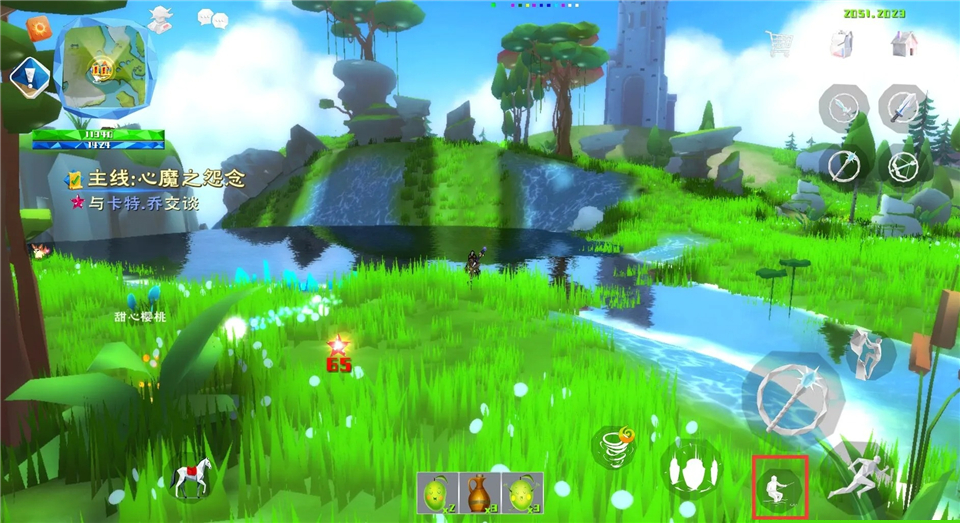Image resolution: width=960 pixels, height=523 pixels.
Task: Switch to the broad dagger weapon
Action: coord(904,105)
